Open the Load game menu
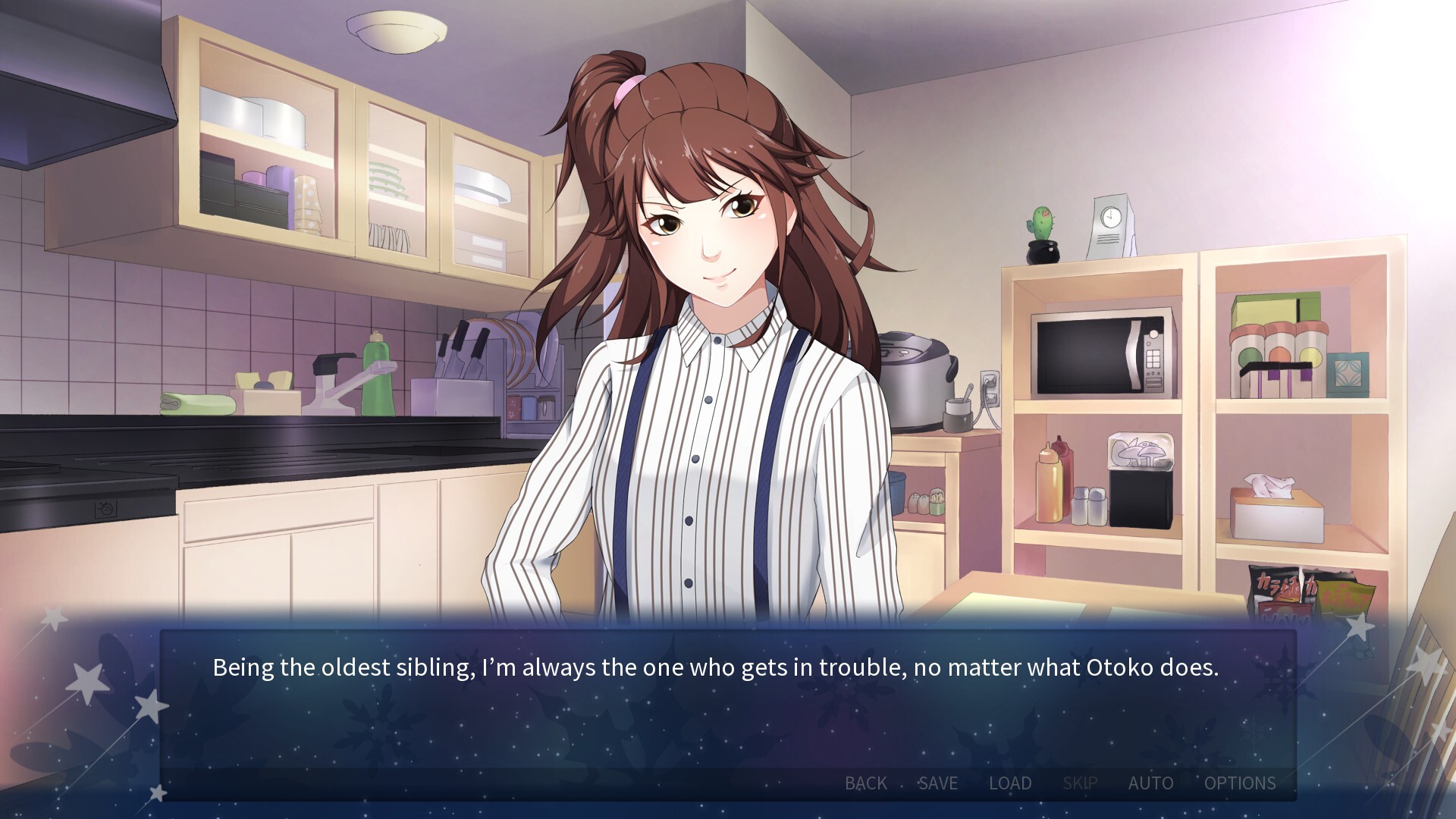Screen dimensions: 1456x819 coord(1010,783)
